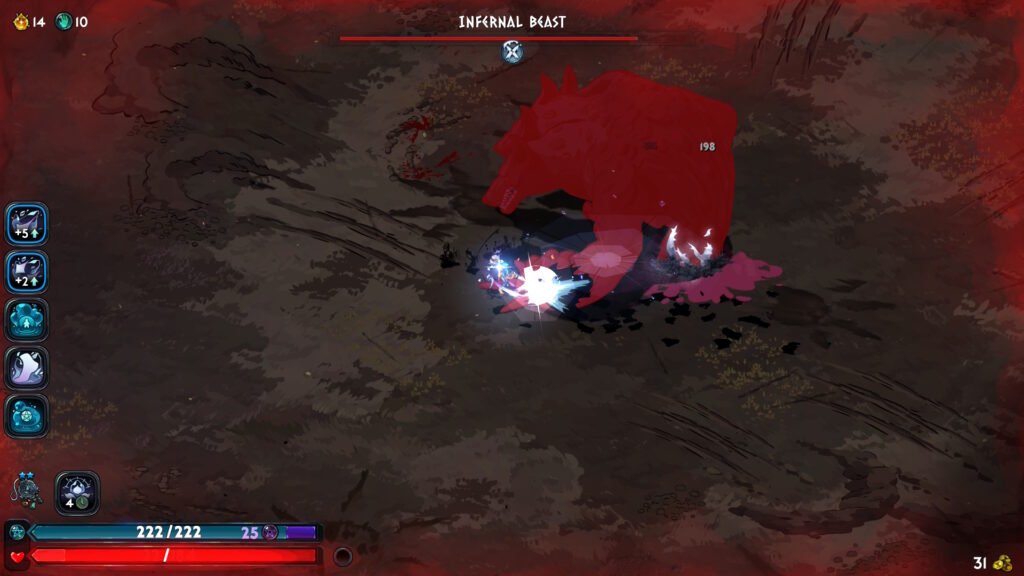
Task: Select the white moon-wisp boon icon
Action: [26, 367]
